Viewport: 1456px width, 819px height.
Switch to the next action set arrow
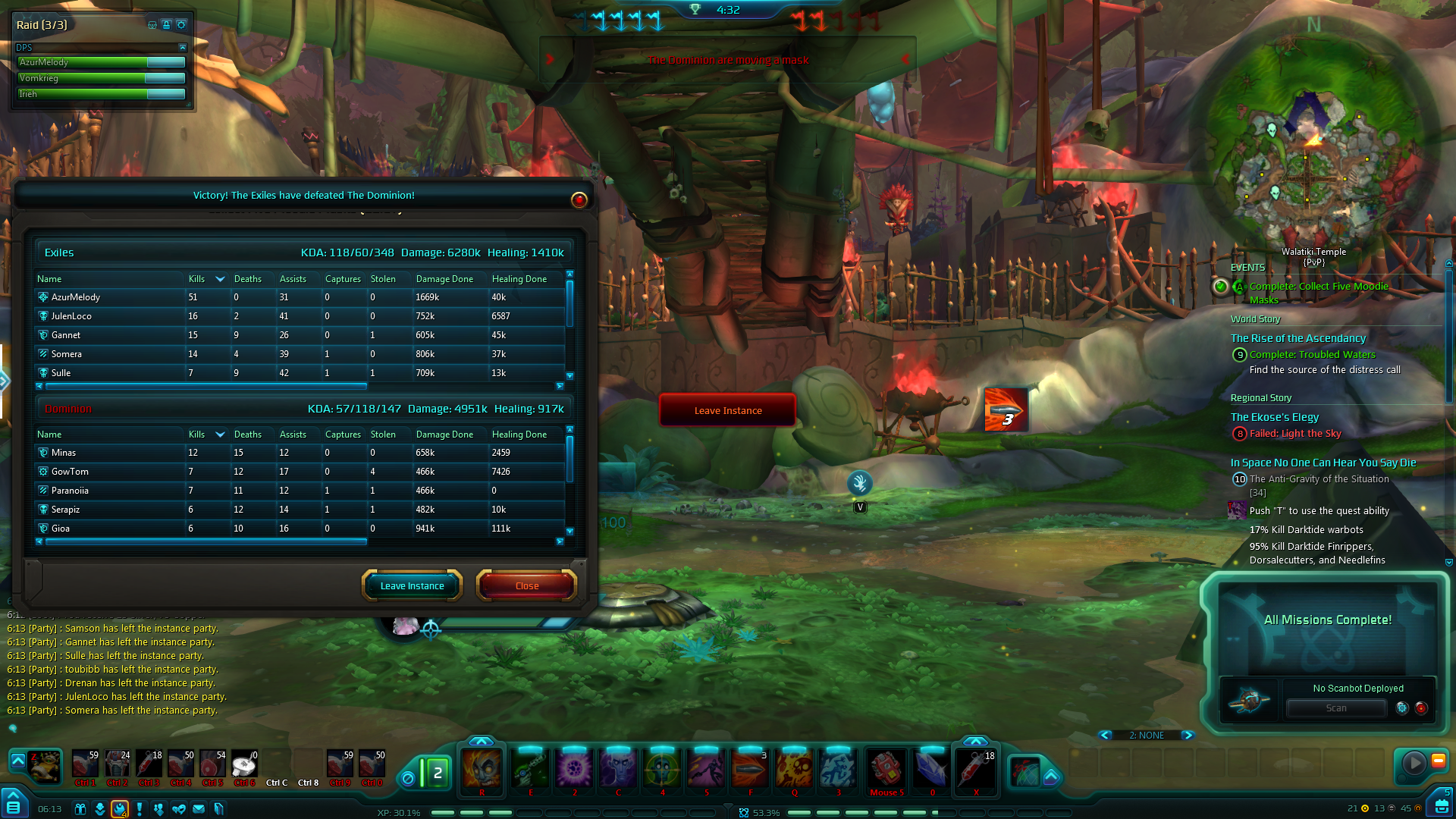tap(1188, 735)
